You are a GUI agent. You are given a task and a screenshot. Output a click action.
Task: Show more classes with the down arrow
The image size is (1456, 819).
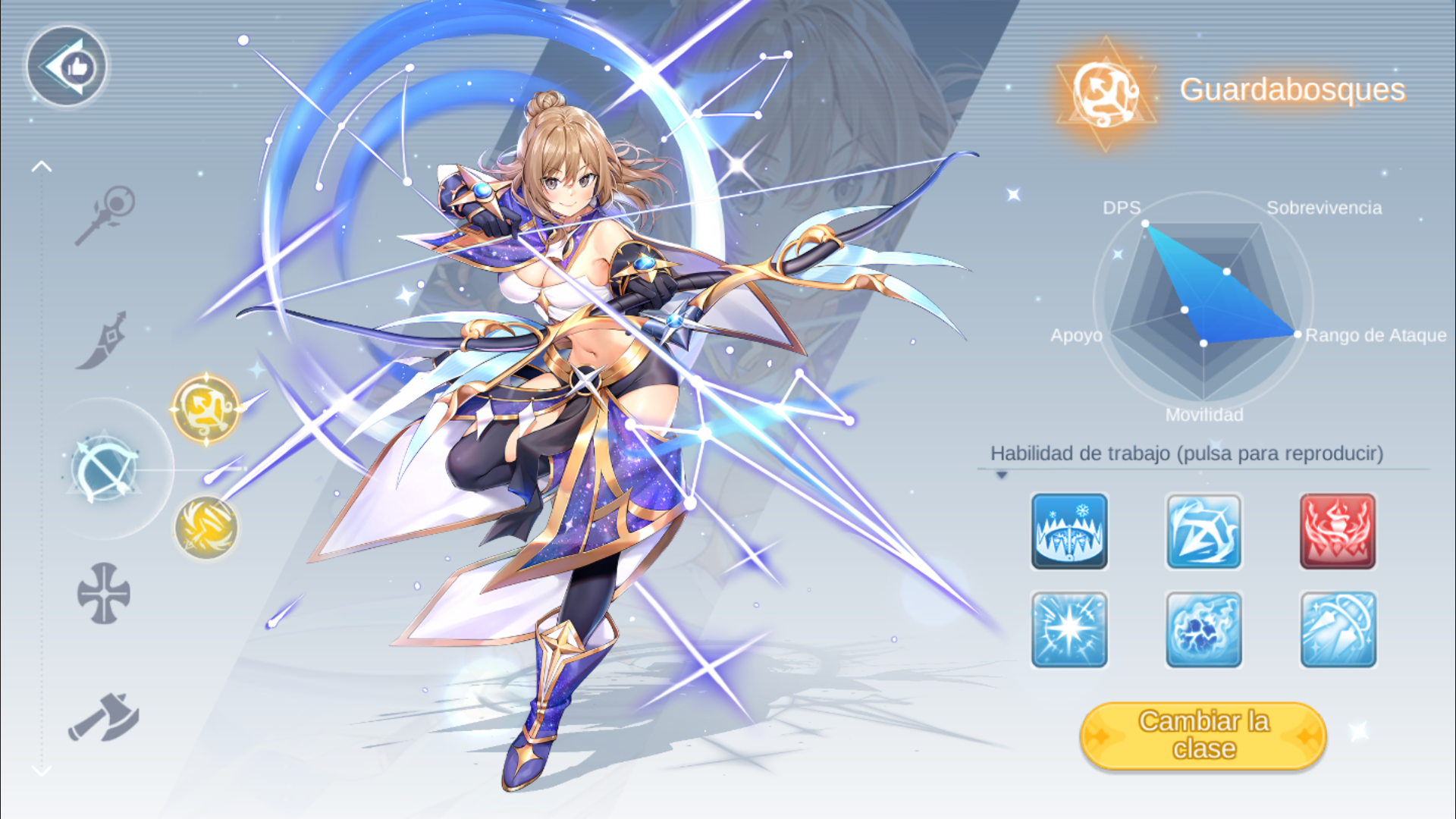(42, 770)
